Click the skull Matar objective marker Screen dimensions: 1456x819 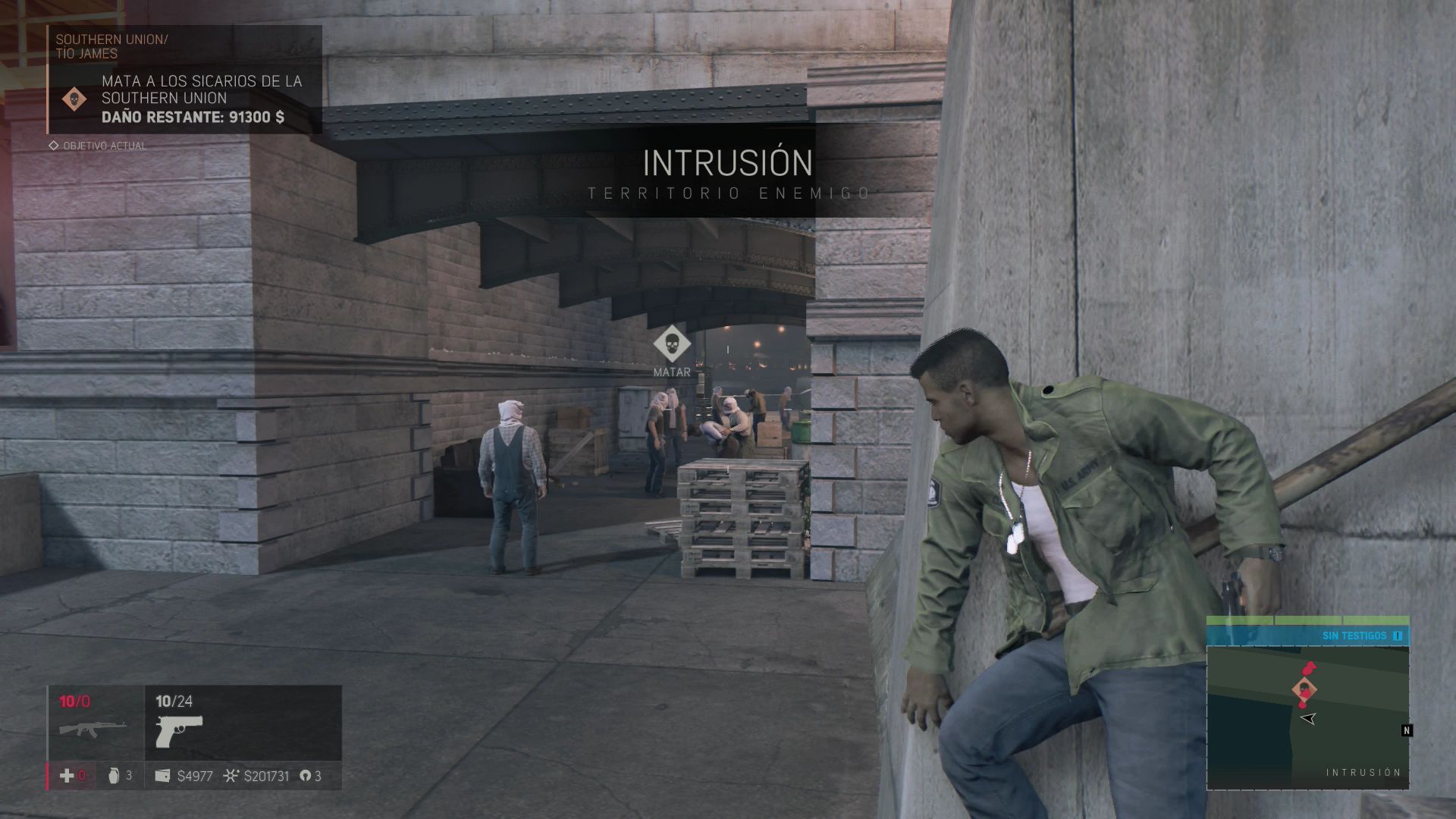[x=672, y=345]
